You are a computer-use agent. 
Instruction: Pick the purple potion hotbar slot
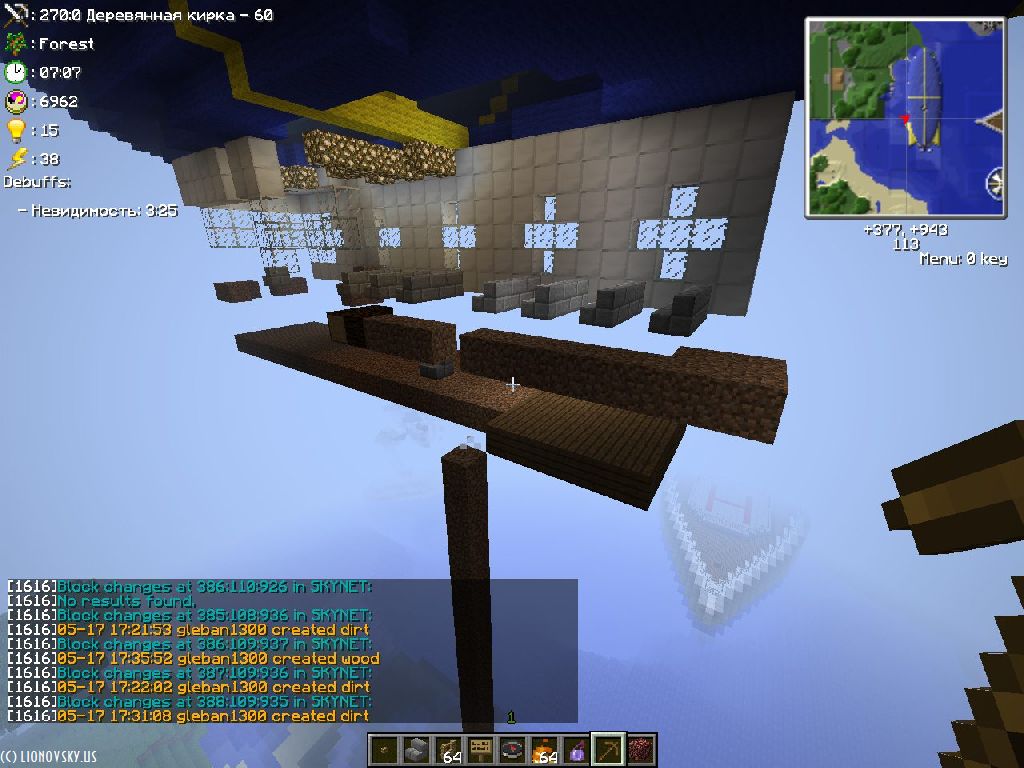576,750
